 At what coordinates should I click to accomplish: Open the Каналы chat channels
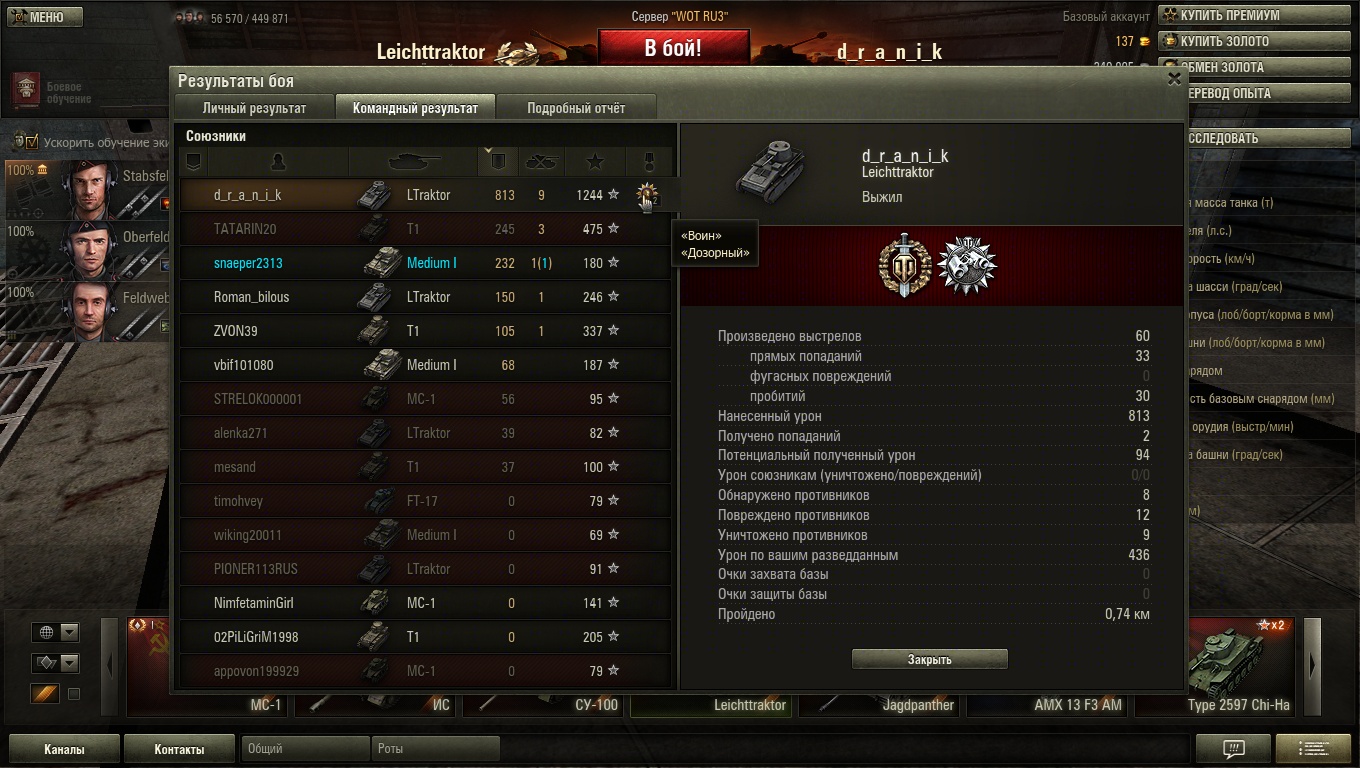pyautogui.click(x=64, y=749)
